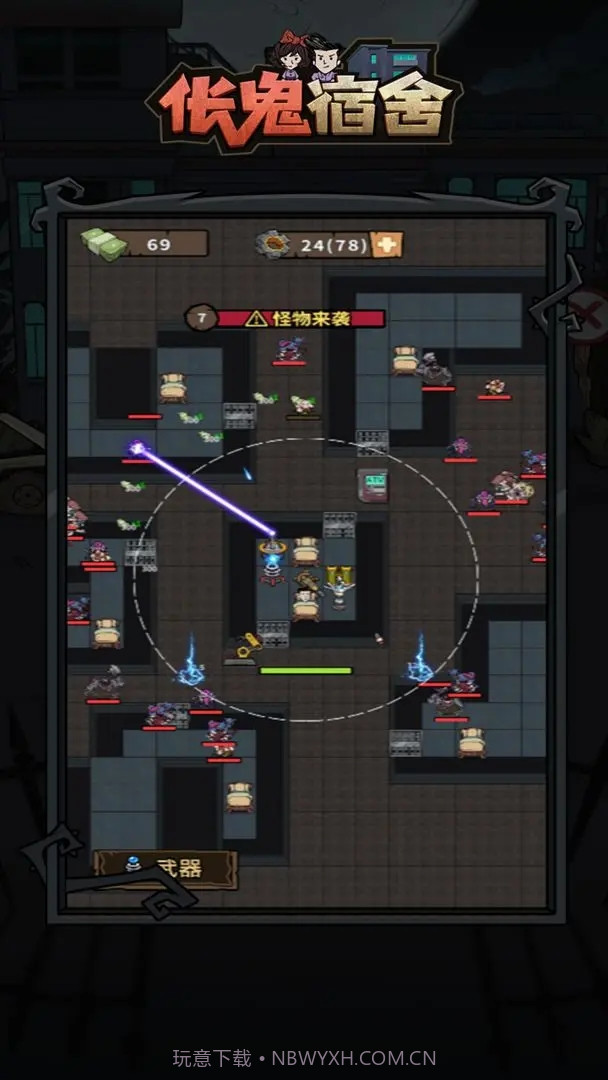This screenshot has height=1080, width=608.
Task: Tap the plus button beside the gear counter
Action: 387,244
